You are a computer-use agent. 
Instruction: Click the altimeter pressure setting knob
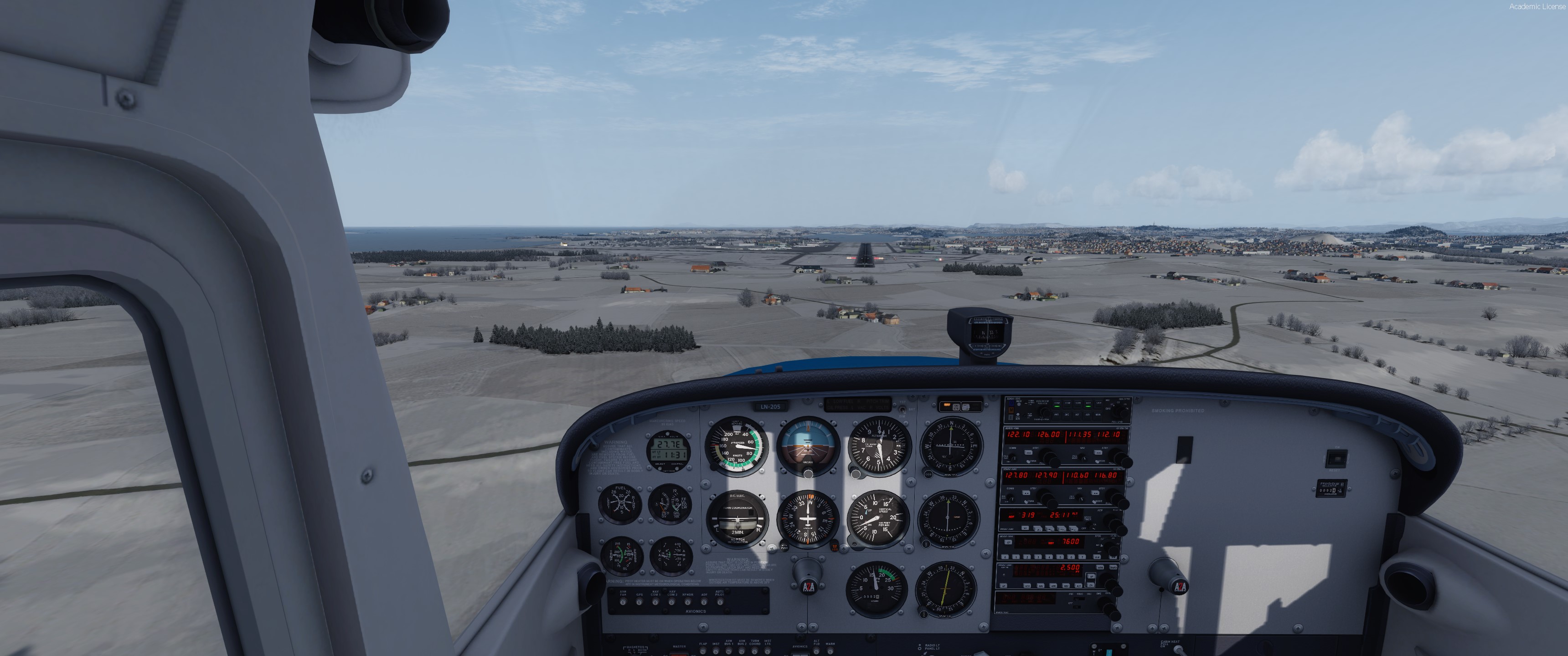tap(856, 473)
